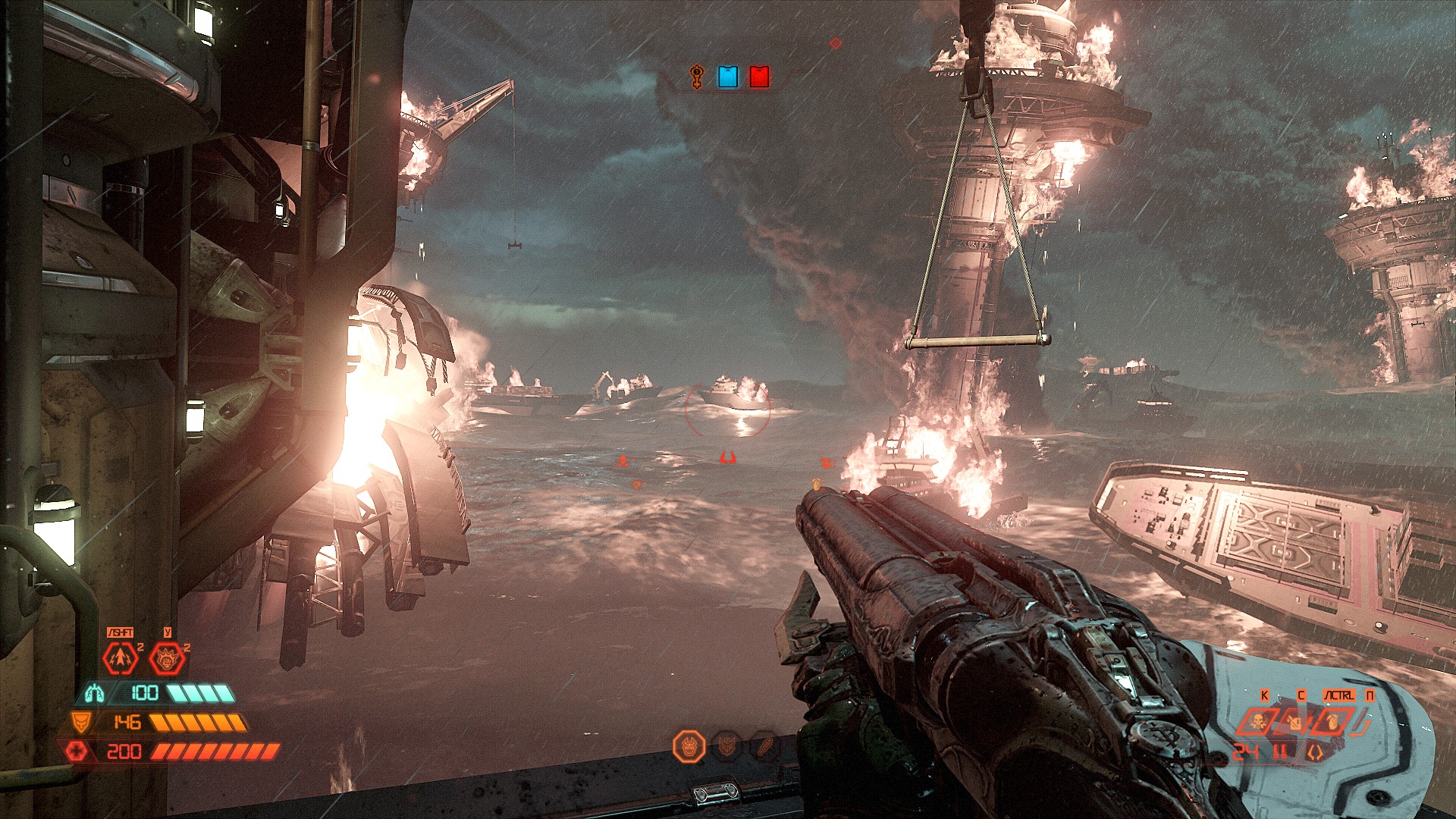Click the radiation lungs icon
The height and width of the screenshot is (819, 1456).
(x=95, y=692)
